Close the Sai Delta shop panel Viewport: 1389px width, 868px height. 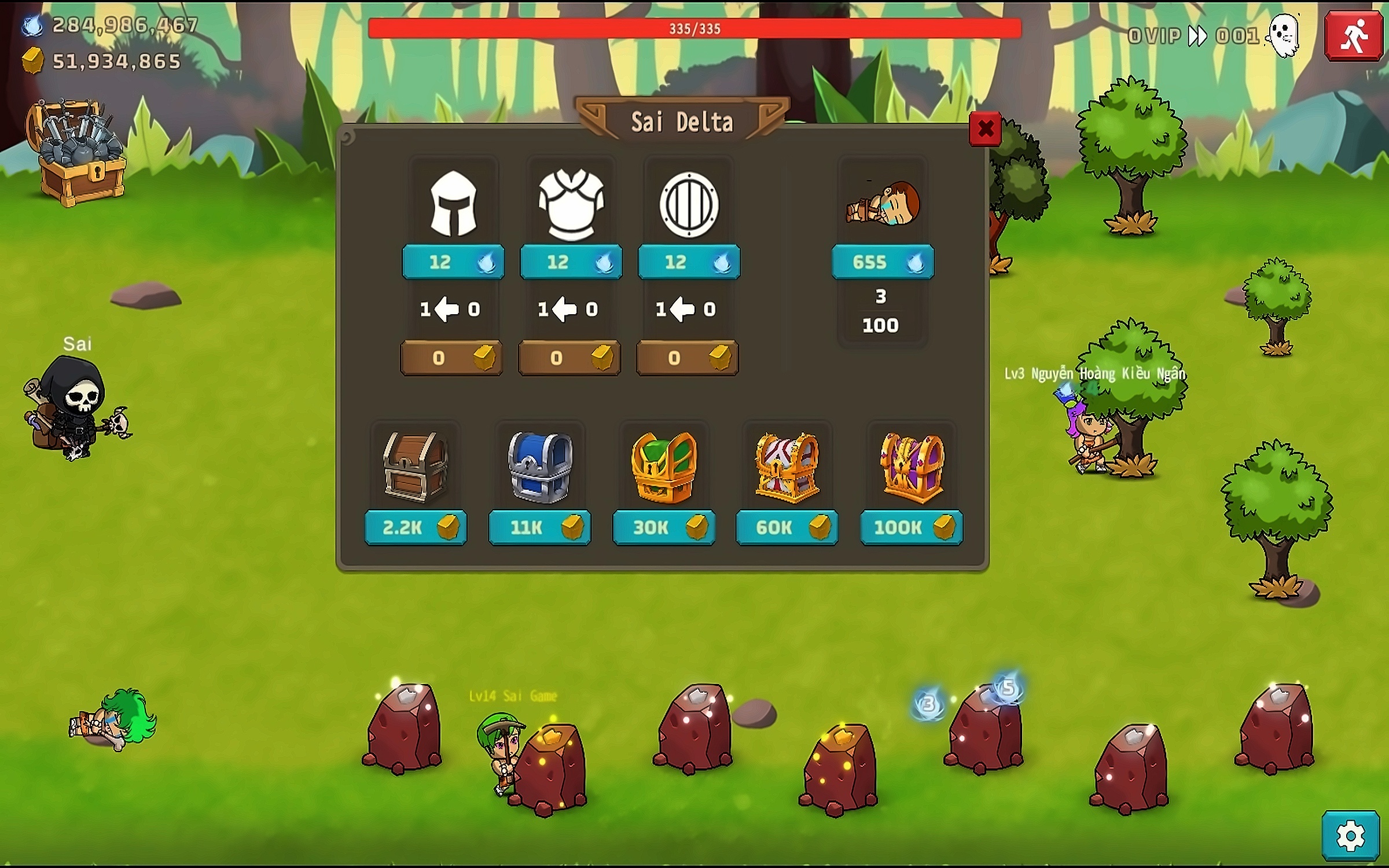985,128
